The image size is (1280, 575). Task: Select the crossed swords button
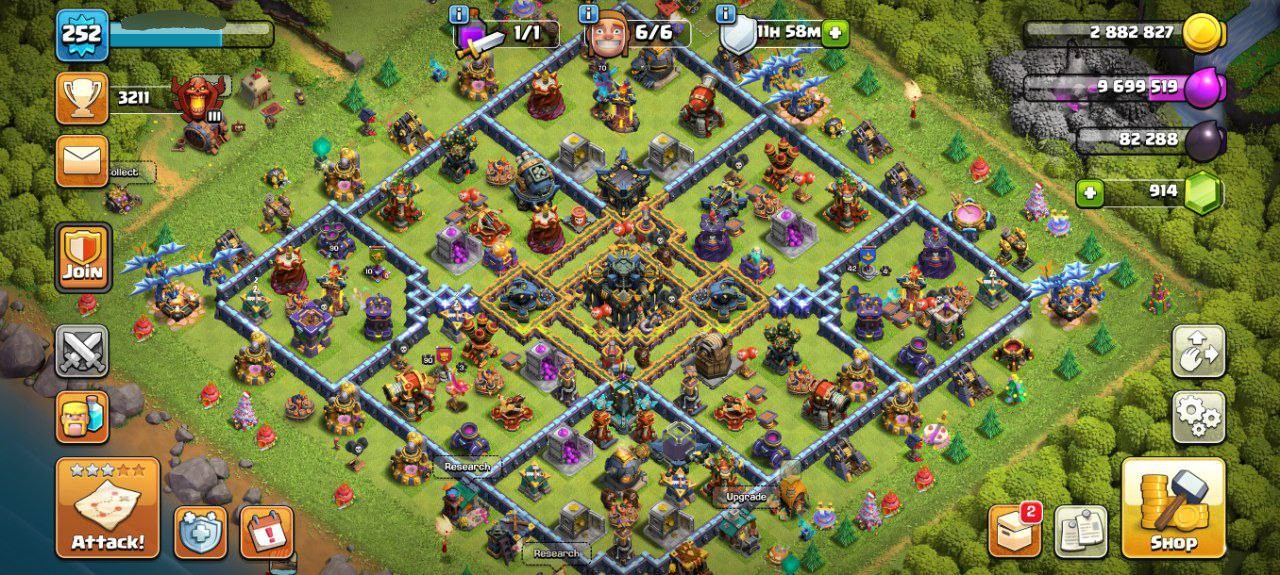[82, 351]
